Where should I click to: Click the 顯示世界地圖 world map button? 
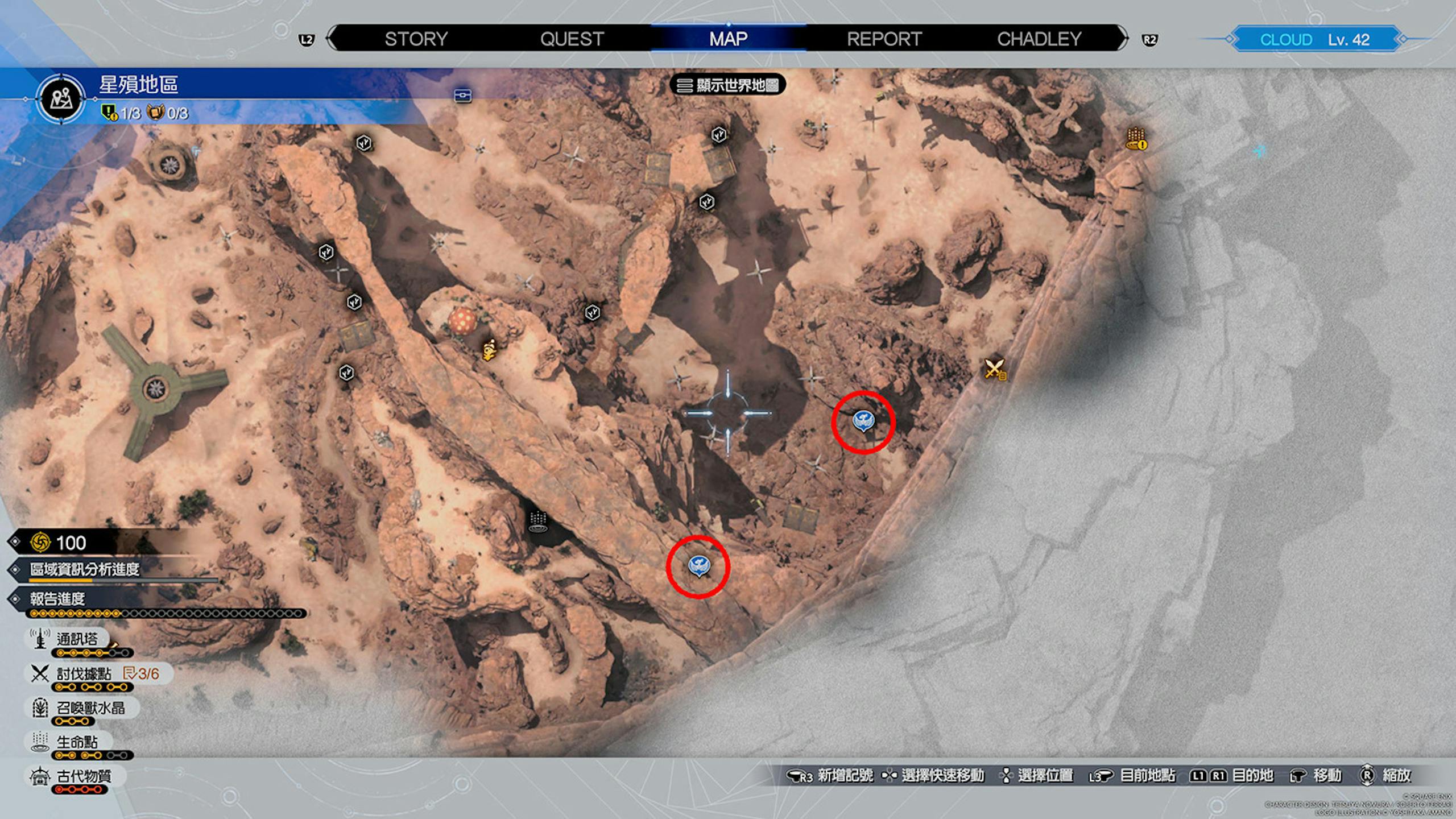(x=729, y=85)
